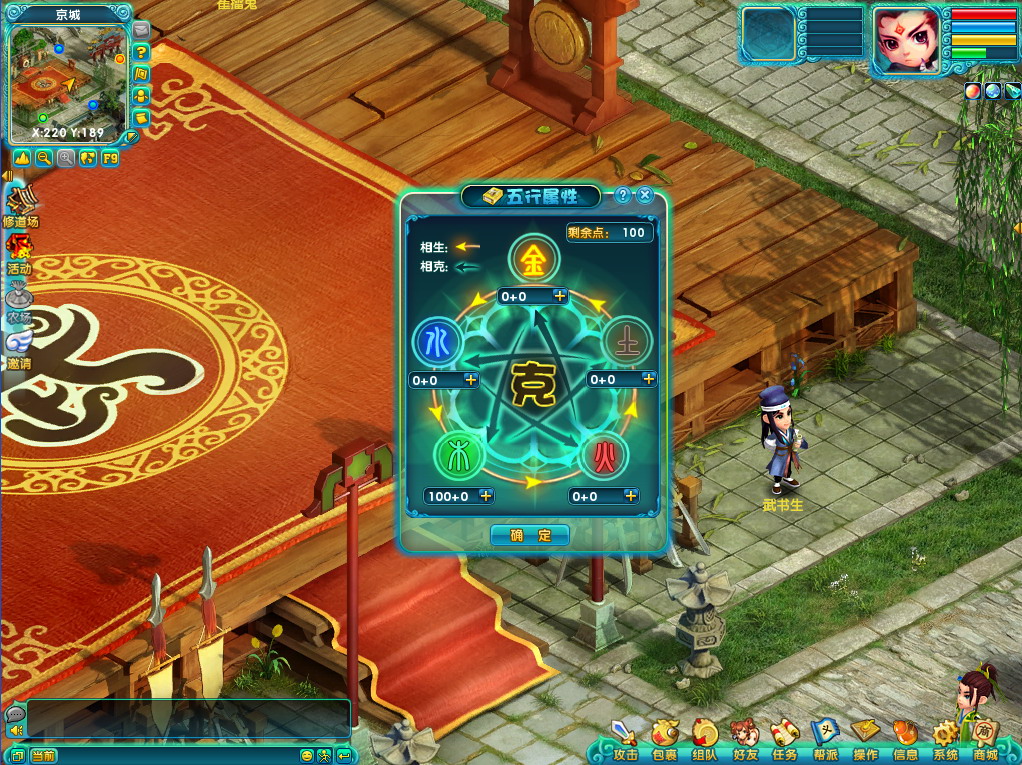Add a point to the 土 element
This screenshot has width=1022, height=765.
(649, 379)
